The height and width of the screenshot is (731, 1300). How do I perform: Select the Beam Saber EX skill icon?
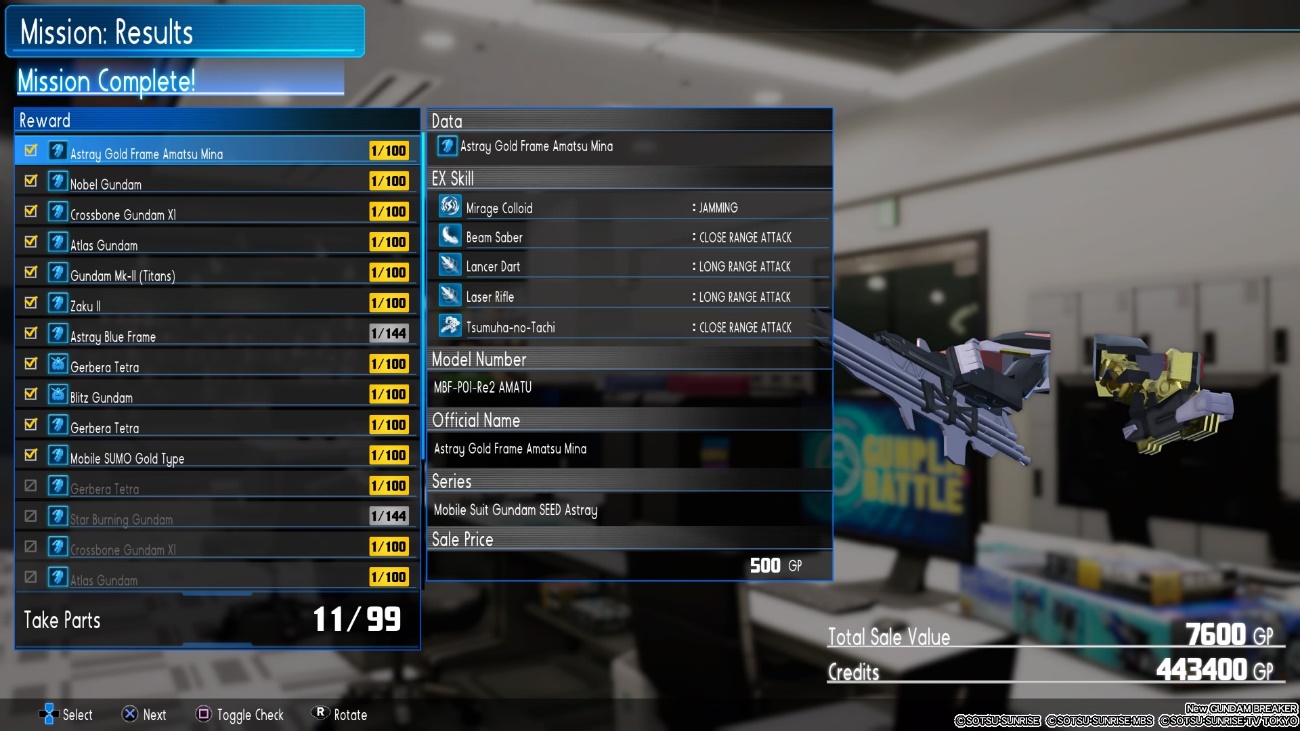pos(450,237)
